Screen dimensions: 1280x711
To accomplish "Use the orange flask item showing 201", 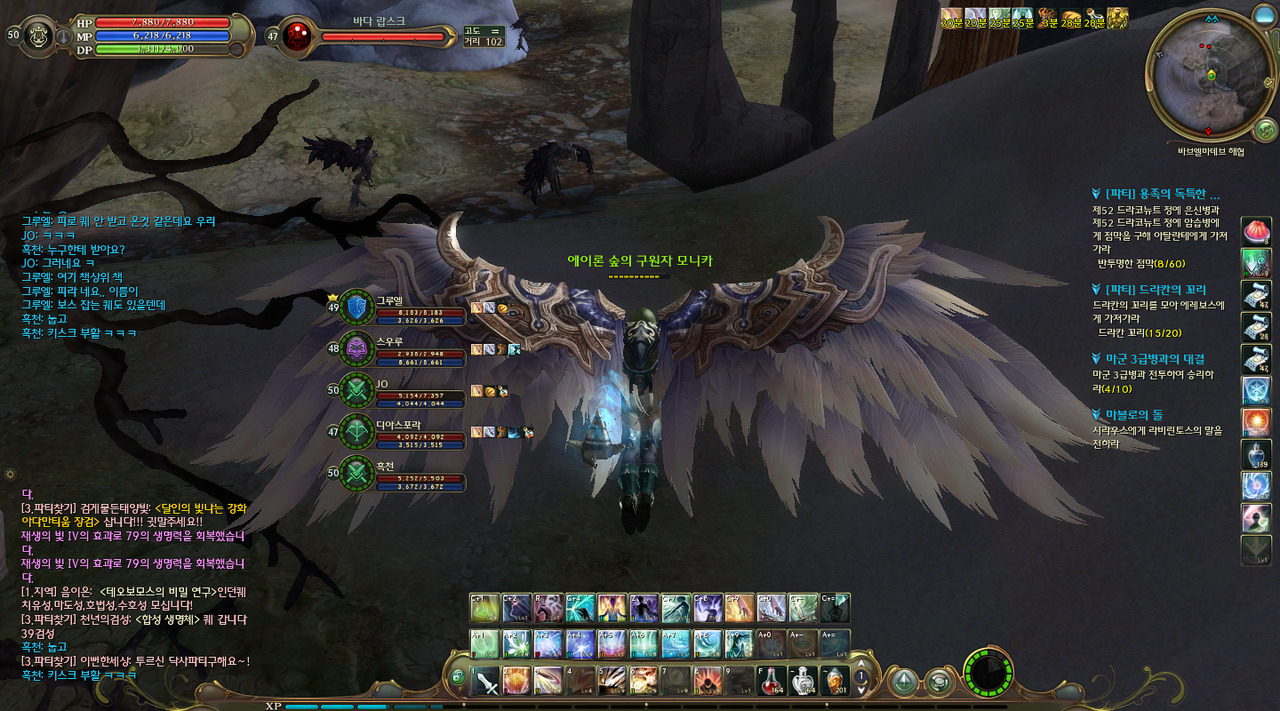I will pos(834,681).
